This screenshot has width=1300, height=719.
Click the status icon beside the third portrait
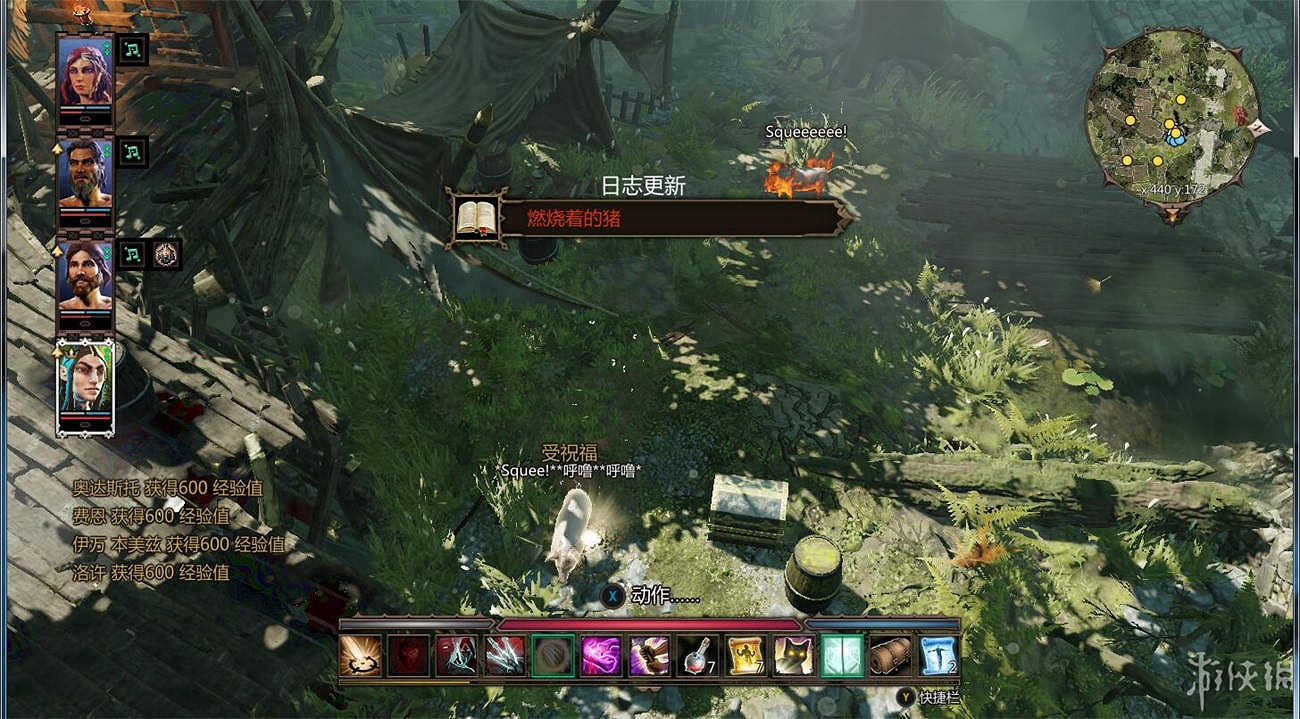(166, 254)
